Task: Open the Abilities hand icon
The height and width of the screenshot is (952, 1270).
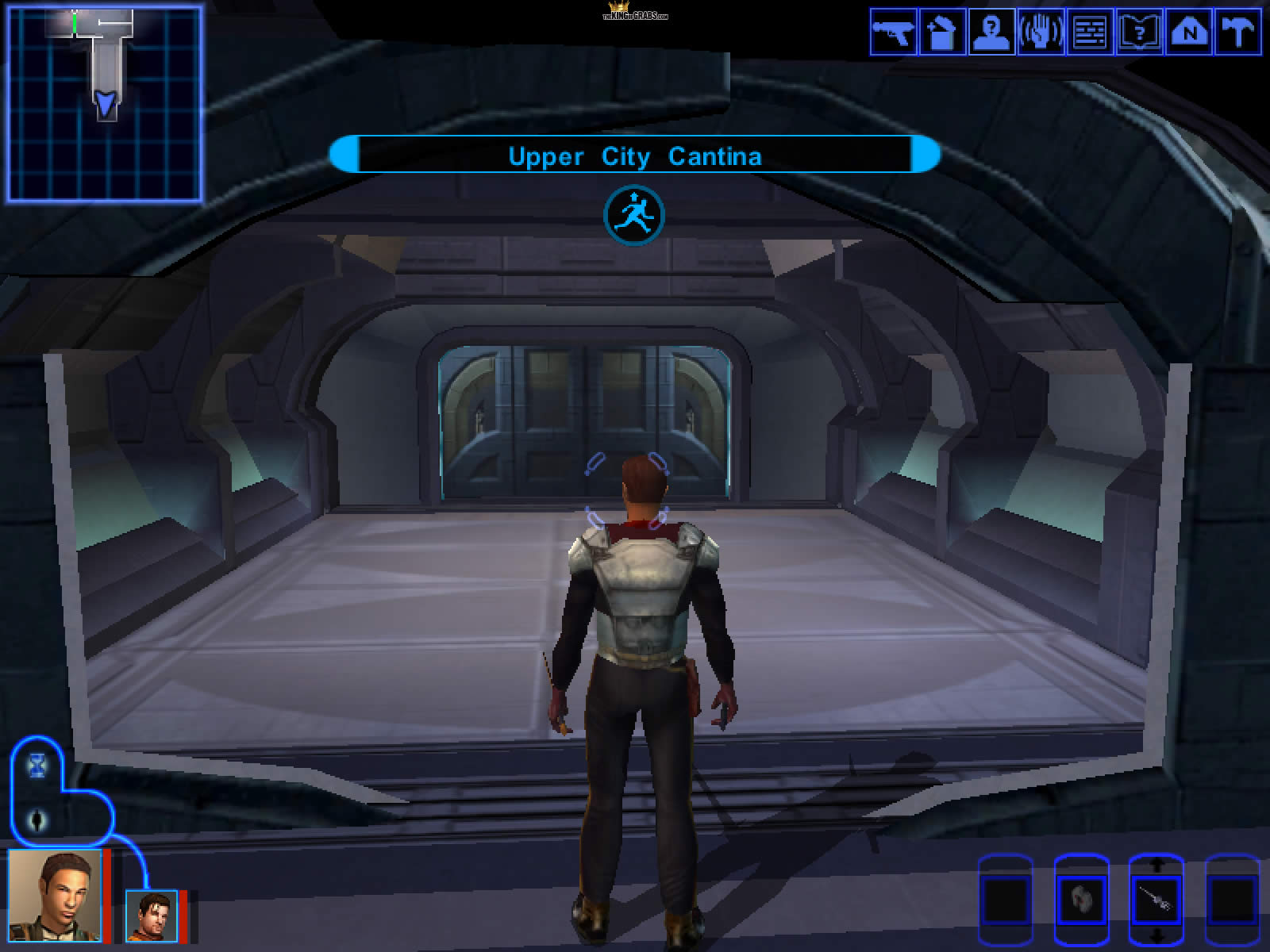Action: pyautogui.click(x=1041, y=33)
